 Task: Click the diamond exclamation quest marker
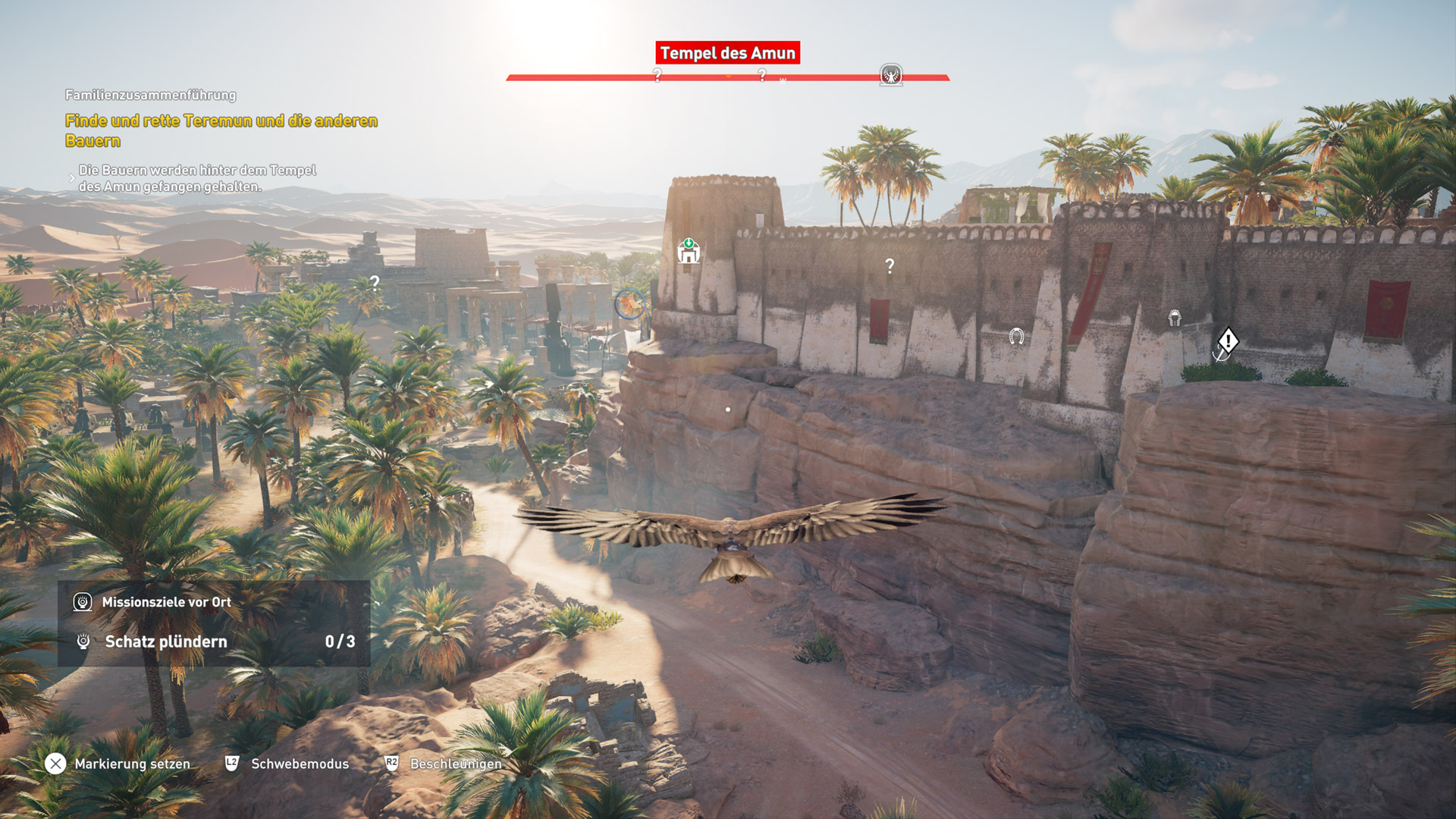pos(1228,340)
